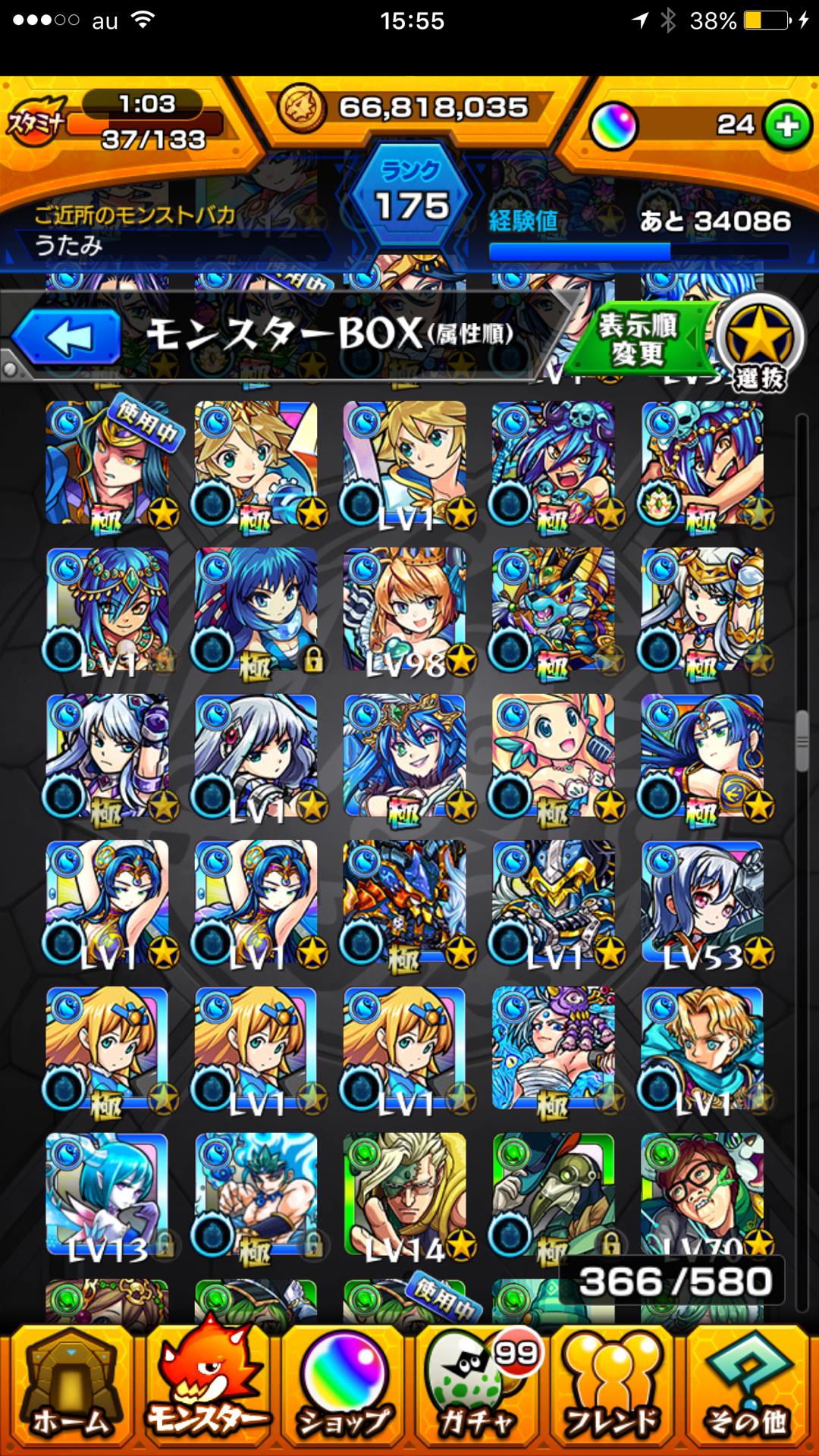
Task: Select the LV53 silver-haired monster
Action: point(702,902)
